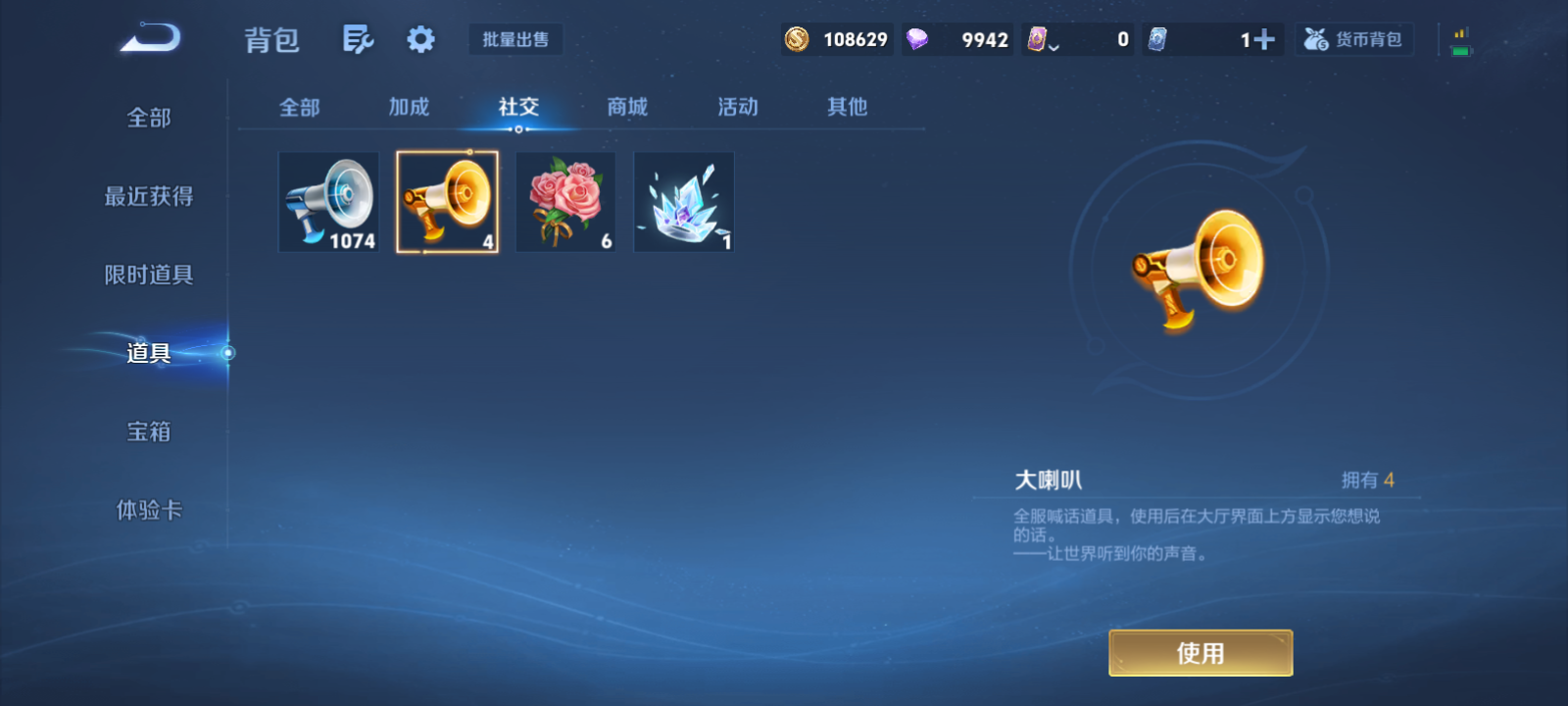Select the crystal item with count 1
1568x706 pixels.
coord(683,202)
